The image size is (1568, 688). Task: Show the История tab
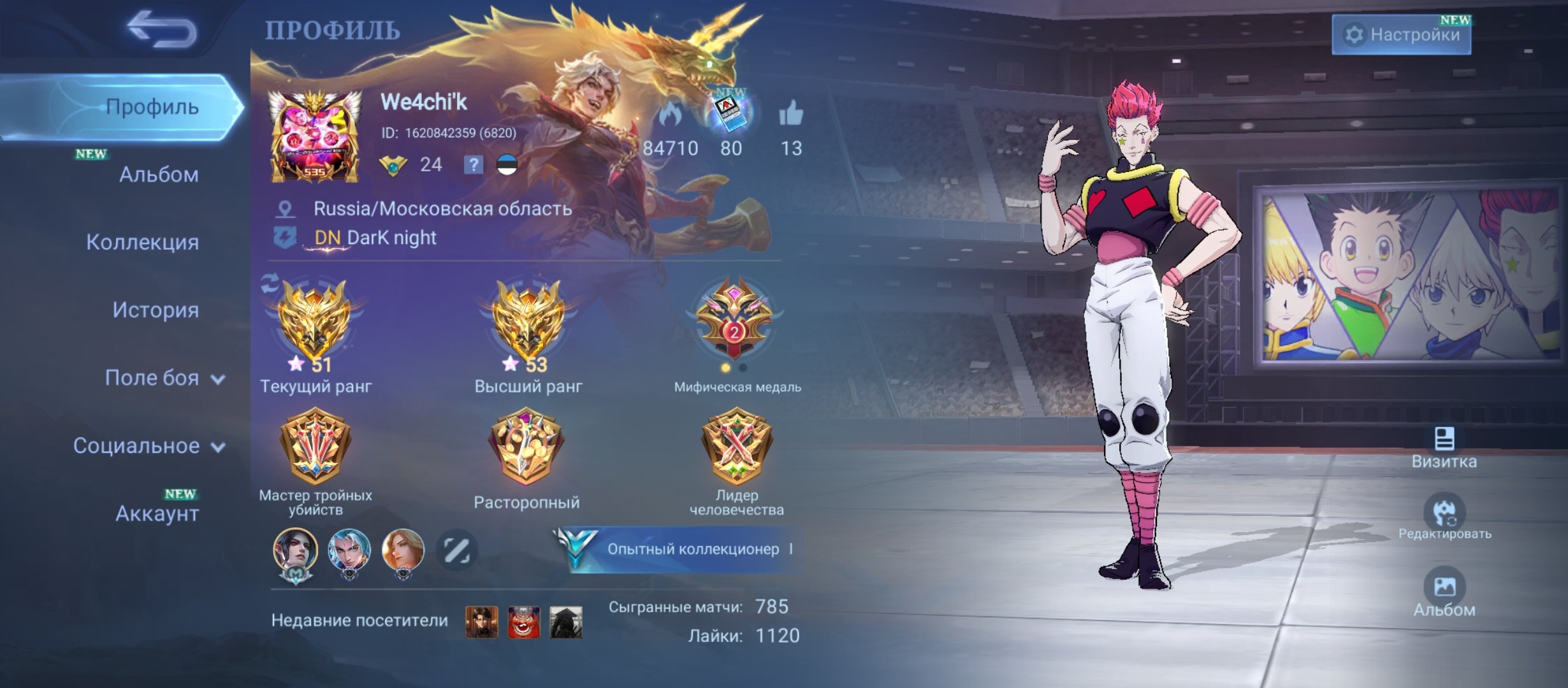point(156,310)
